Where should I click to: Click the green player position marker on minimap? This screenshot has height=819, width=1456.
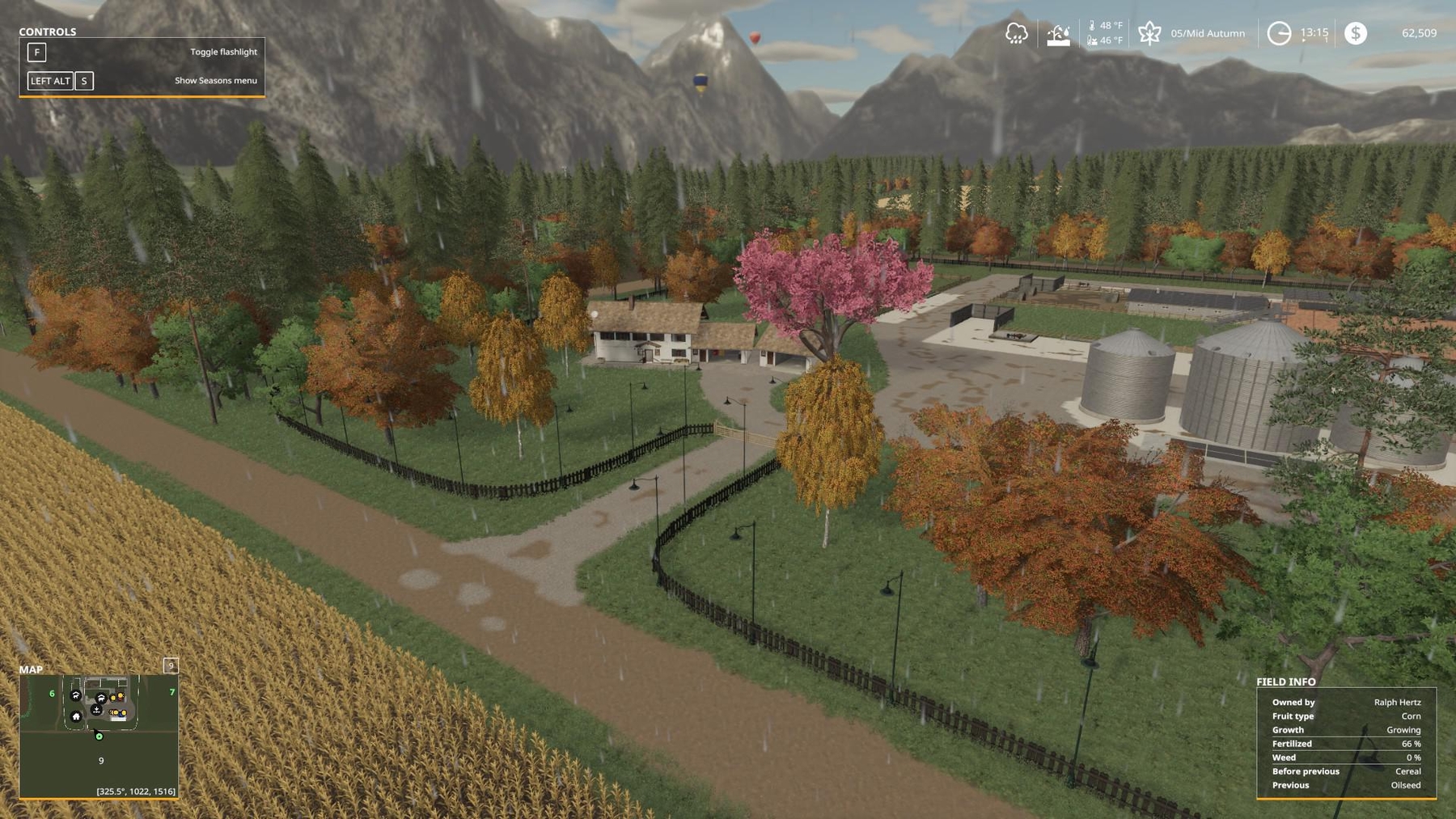99,736
